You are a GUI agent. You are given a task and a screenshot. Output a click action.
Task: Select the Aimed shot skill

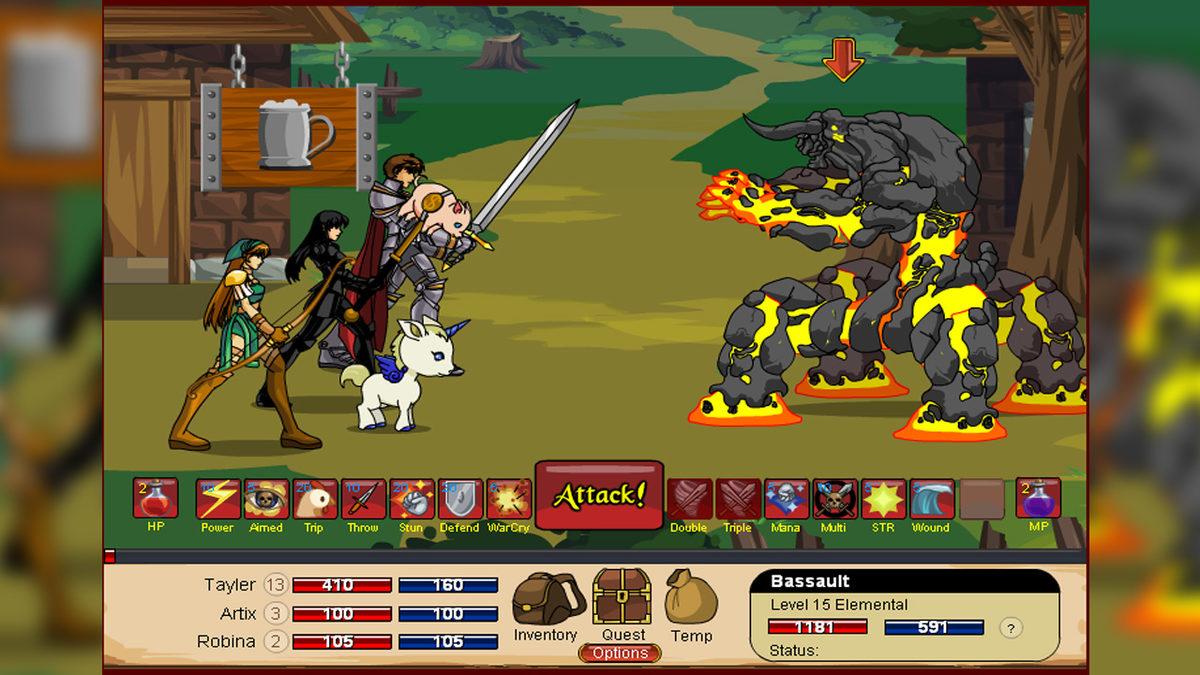(x=266, y=499)
